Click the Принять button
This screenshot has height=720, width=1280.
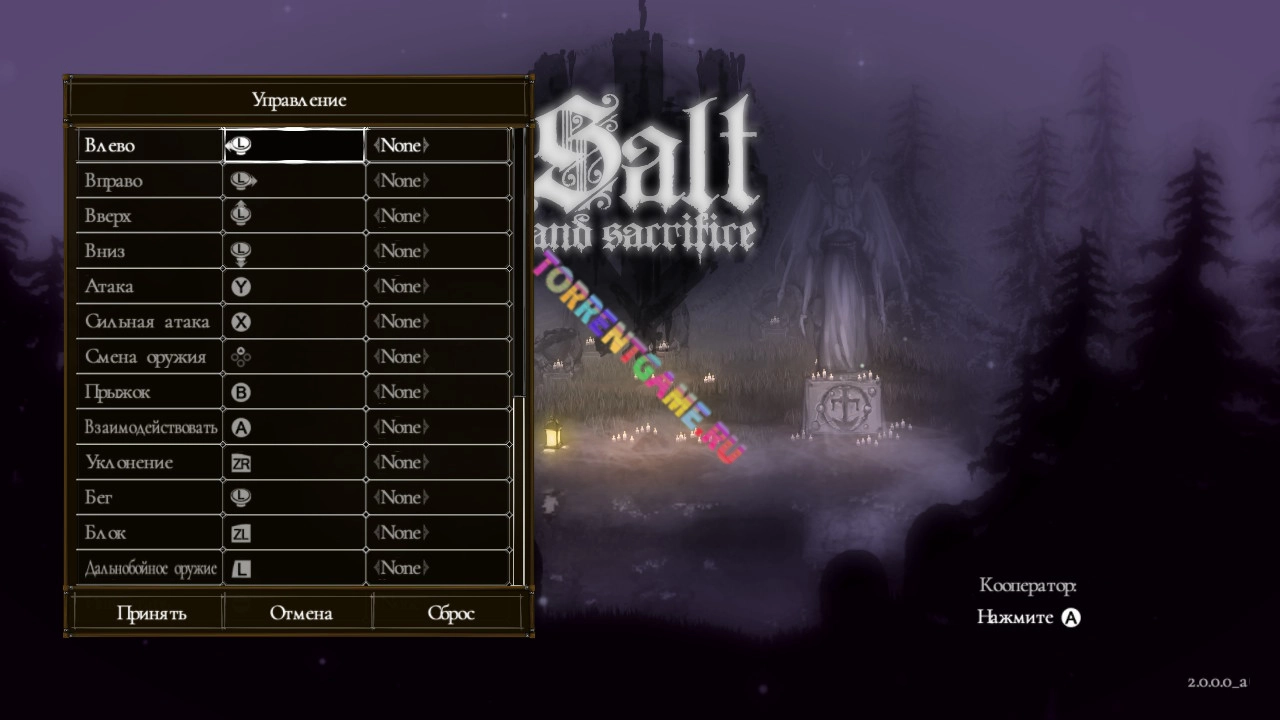151,613
